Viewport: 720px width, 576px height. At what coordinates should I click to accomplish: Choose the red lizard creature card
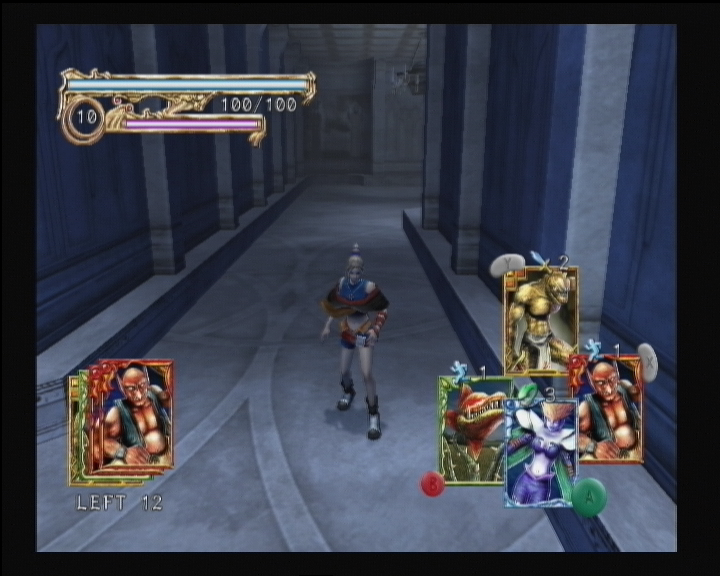click(472, 430)
